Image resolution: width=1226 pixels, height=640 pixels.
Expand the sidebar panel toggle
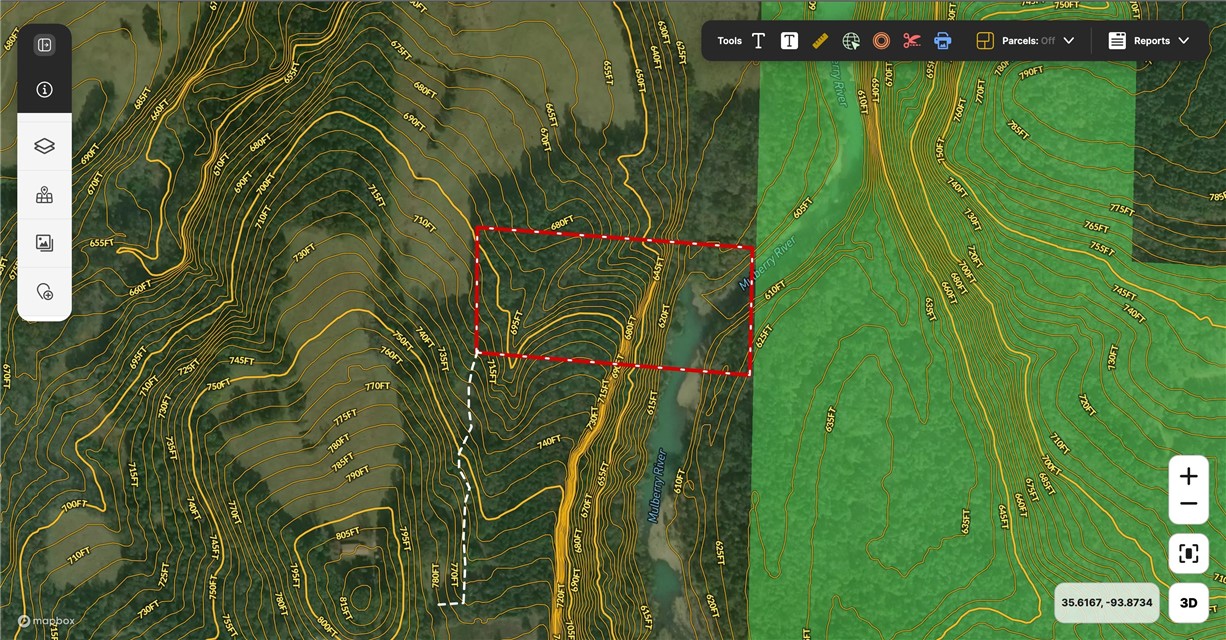[44, 45]
